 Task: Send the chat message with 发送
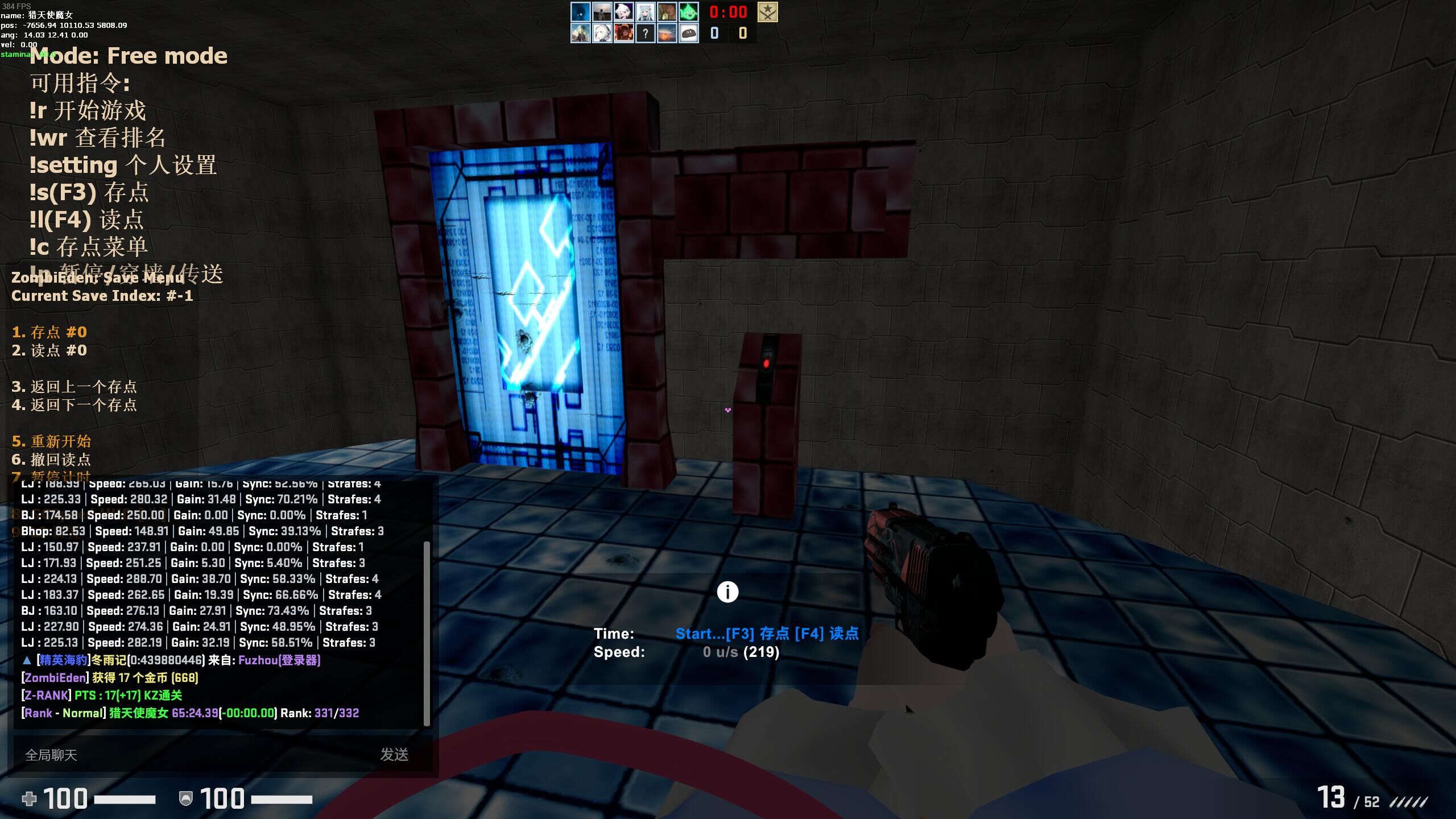pos(394,755)
